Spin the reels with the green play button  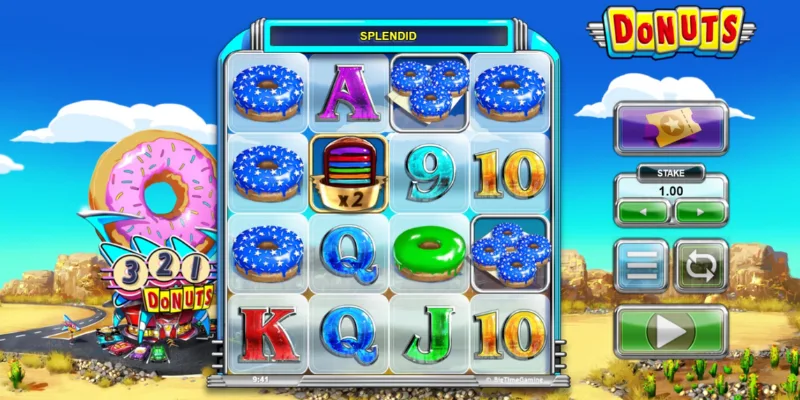(671, 331)
